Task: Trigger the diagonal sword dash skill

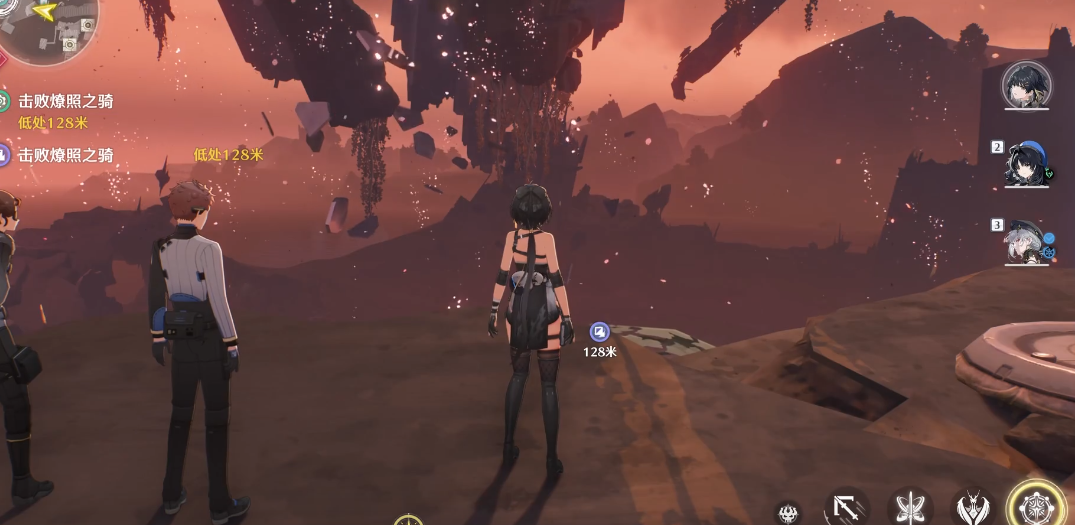Action: (x=846, y=509)
